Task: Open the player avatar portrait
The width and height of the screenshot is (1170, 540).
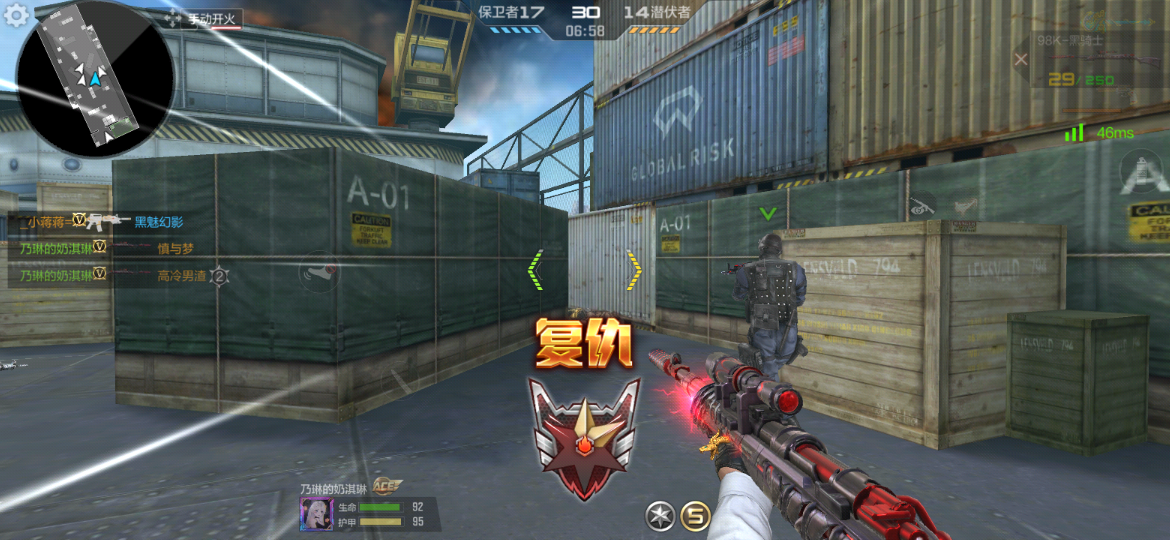Action: click(x=316, y=514)
